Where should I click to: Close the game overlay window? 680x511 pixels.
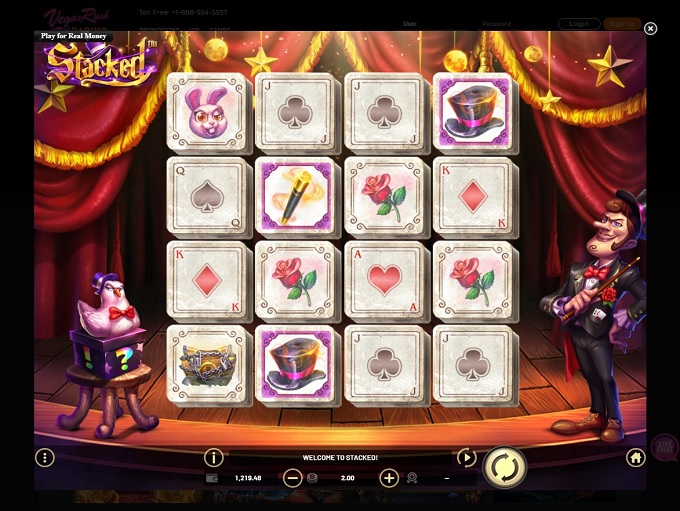[x=650, y=29]
